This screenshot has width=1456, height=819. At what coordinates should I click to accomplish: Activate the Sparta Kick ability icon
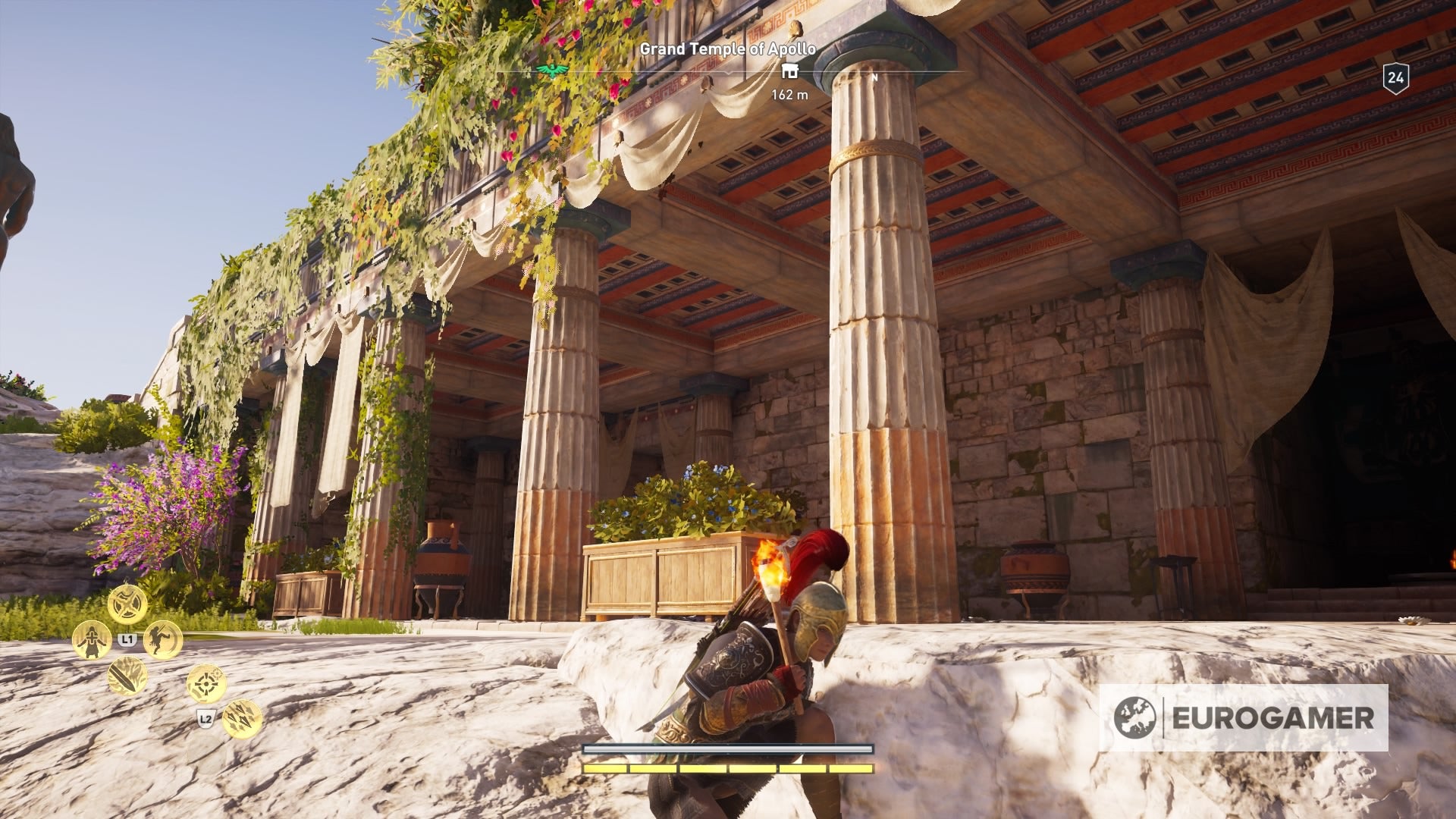[162, 640]
